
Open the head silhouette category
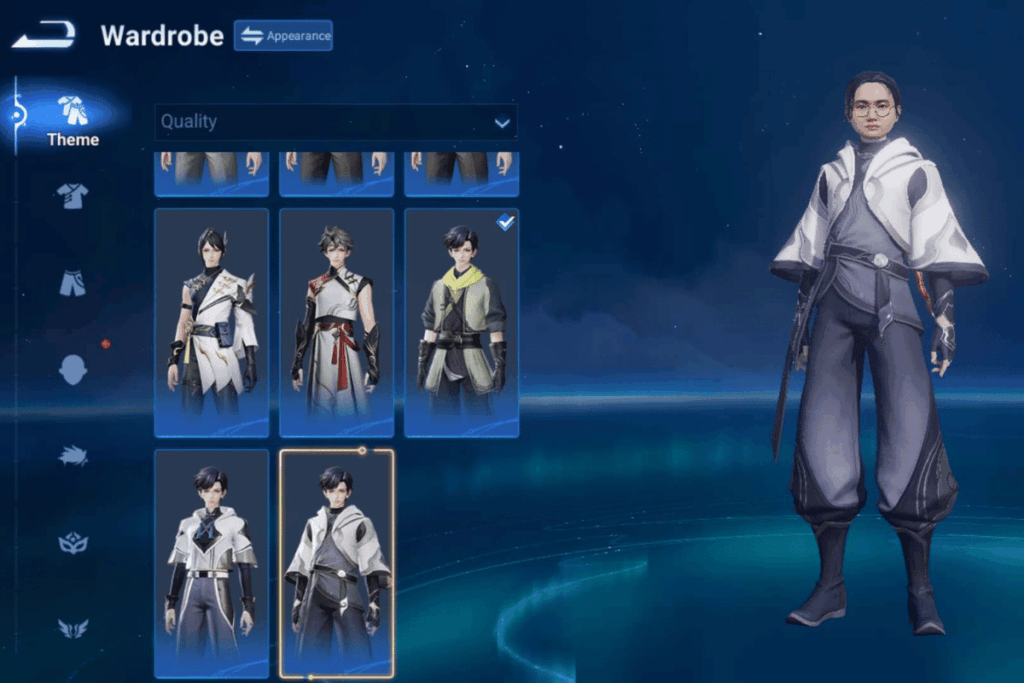click(x=72, y=370)
